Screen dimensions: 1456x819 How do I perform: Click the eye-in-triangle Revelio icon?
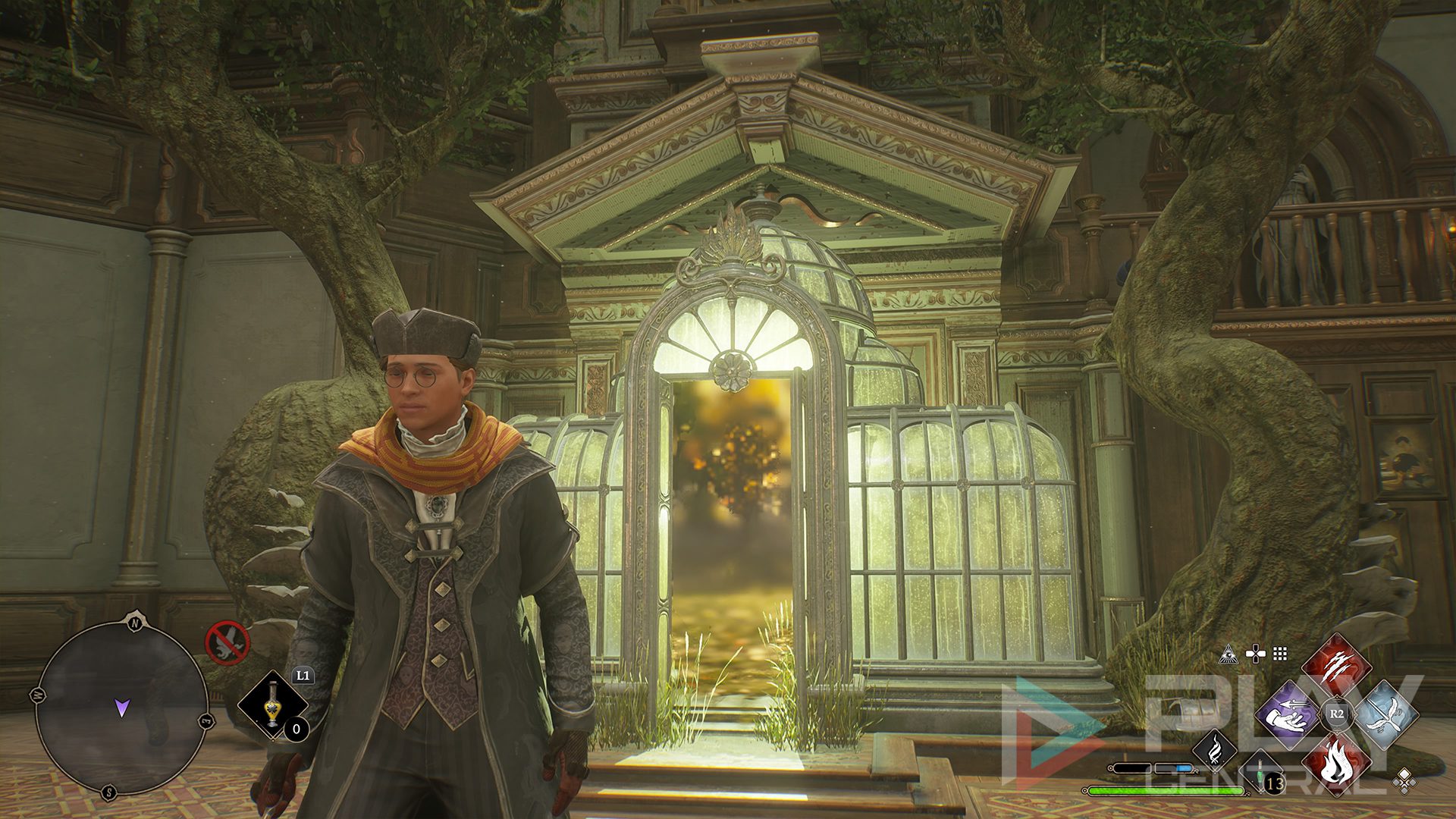(1230, 654)
